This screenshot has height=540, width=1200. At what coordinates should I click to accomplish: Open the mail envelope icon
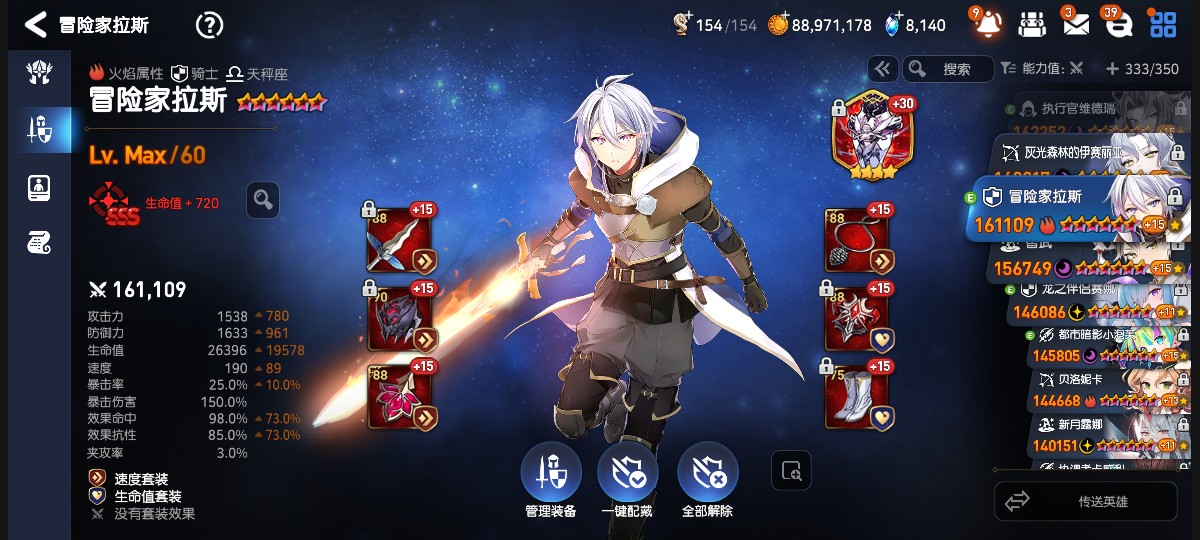coord(1076,24)
